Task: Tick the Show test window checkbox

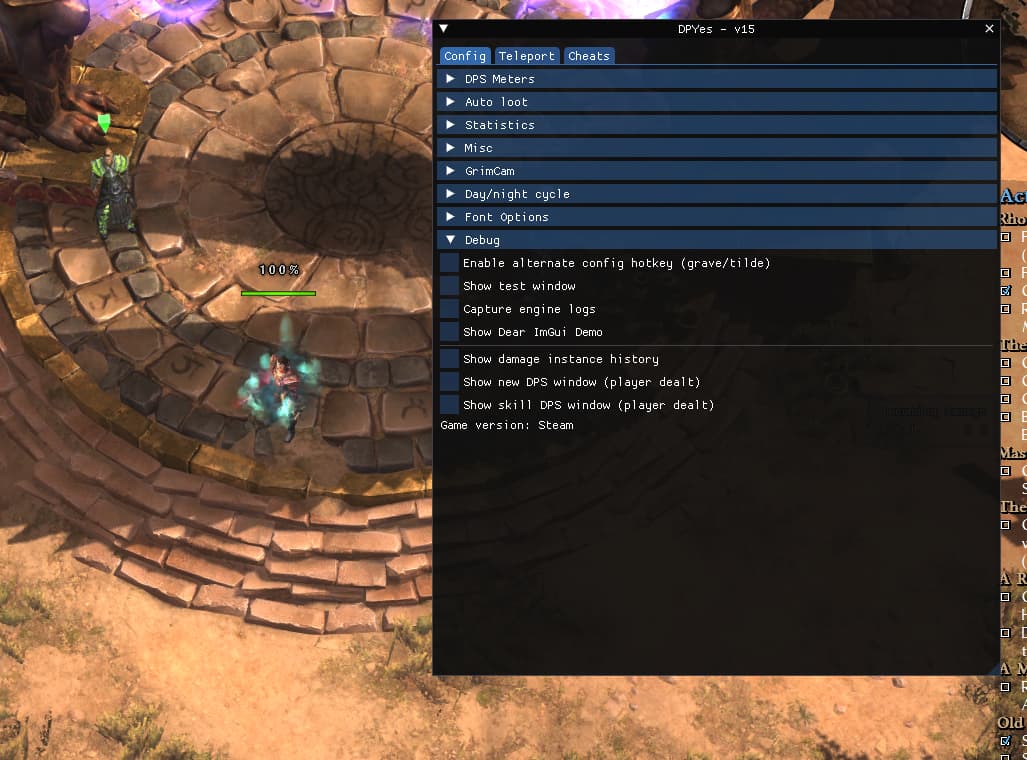Action: (x=450, y=286)
